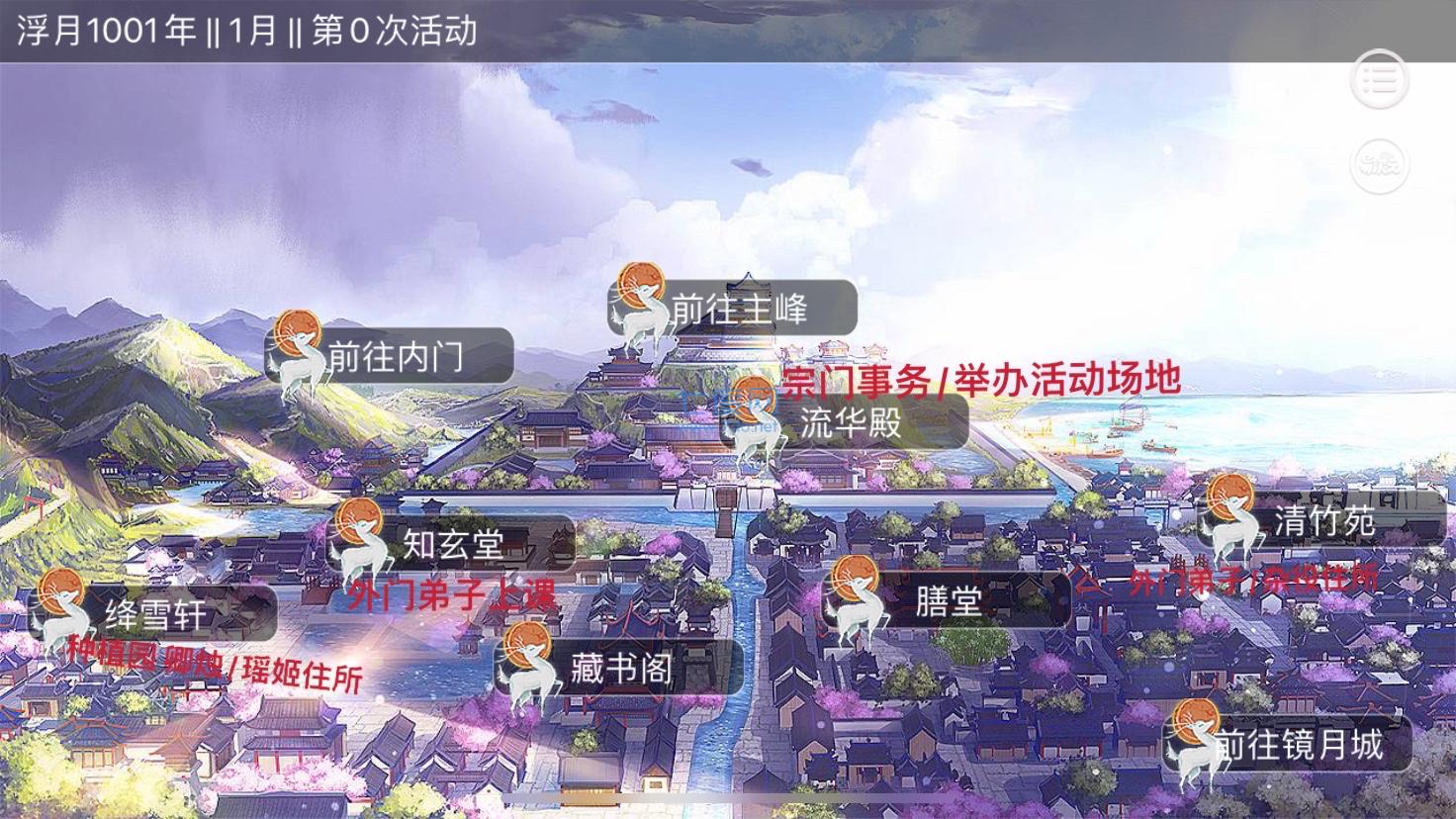Click the faded circular watermark icon below the menu
The image size is (1456, 819).
point(1379,166)
